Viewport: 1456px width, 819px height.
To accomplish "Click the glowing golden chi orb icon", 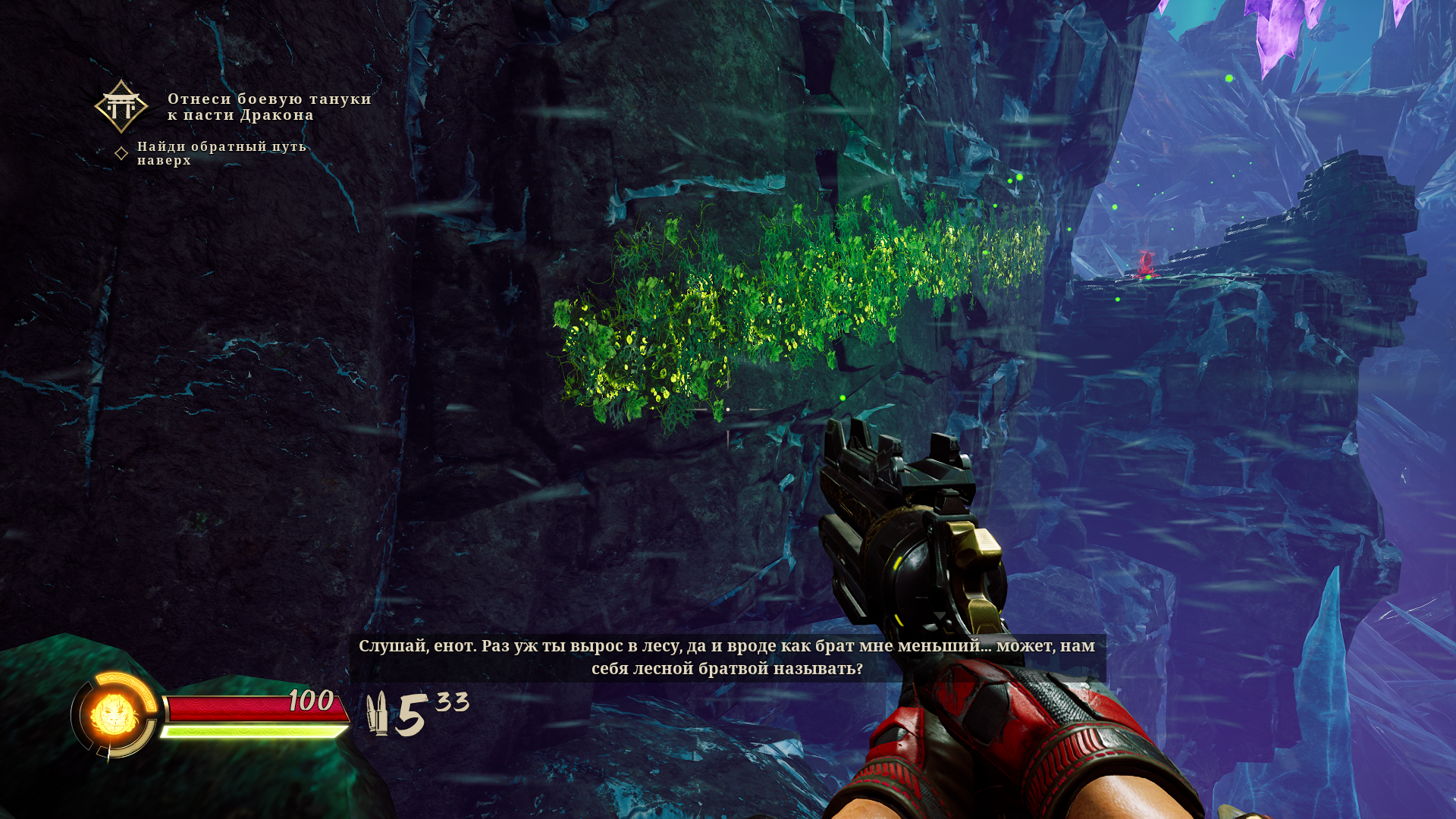I will [x=114, y=714].
